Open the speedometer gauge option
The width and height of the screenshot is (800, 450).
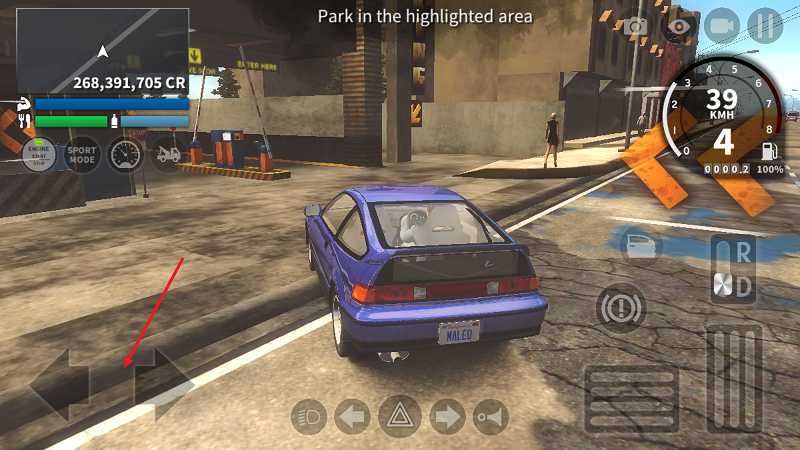[125, 155]
